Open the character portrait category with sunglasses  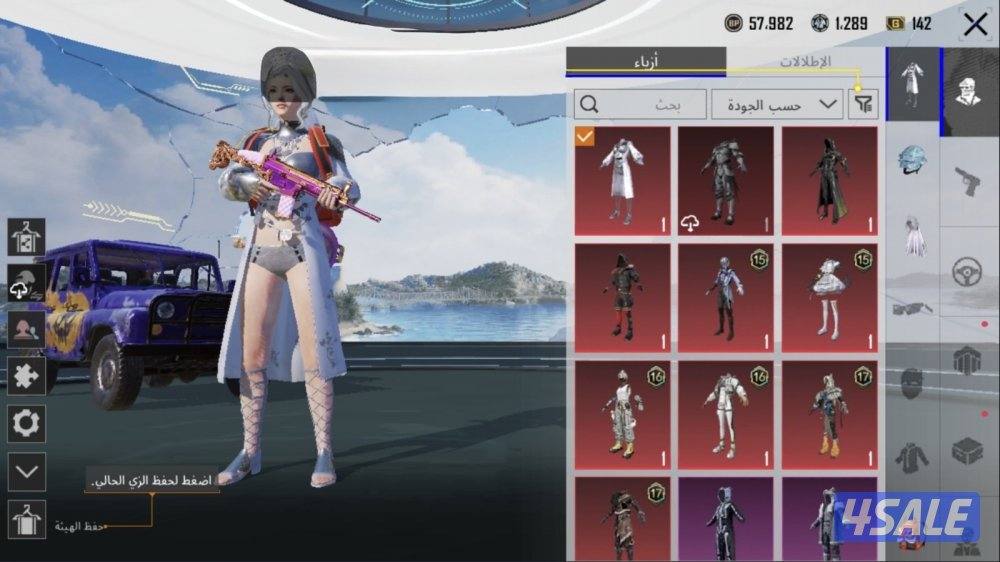[968, 92]
